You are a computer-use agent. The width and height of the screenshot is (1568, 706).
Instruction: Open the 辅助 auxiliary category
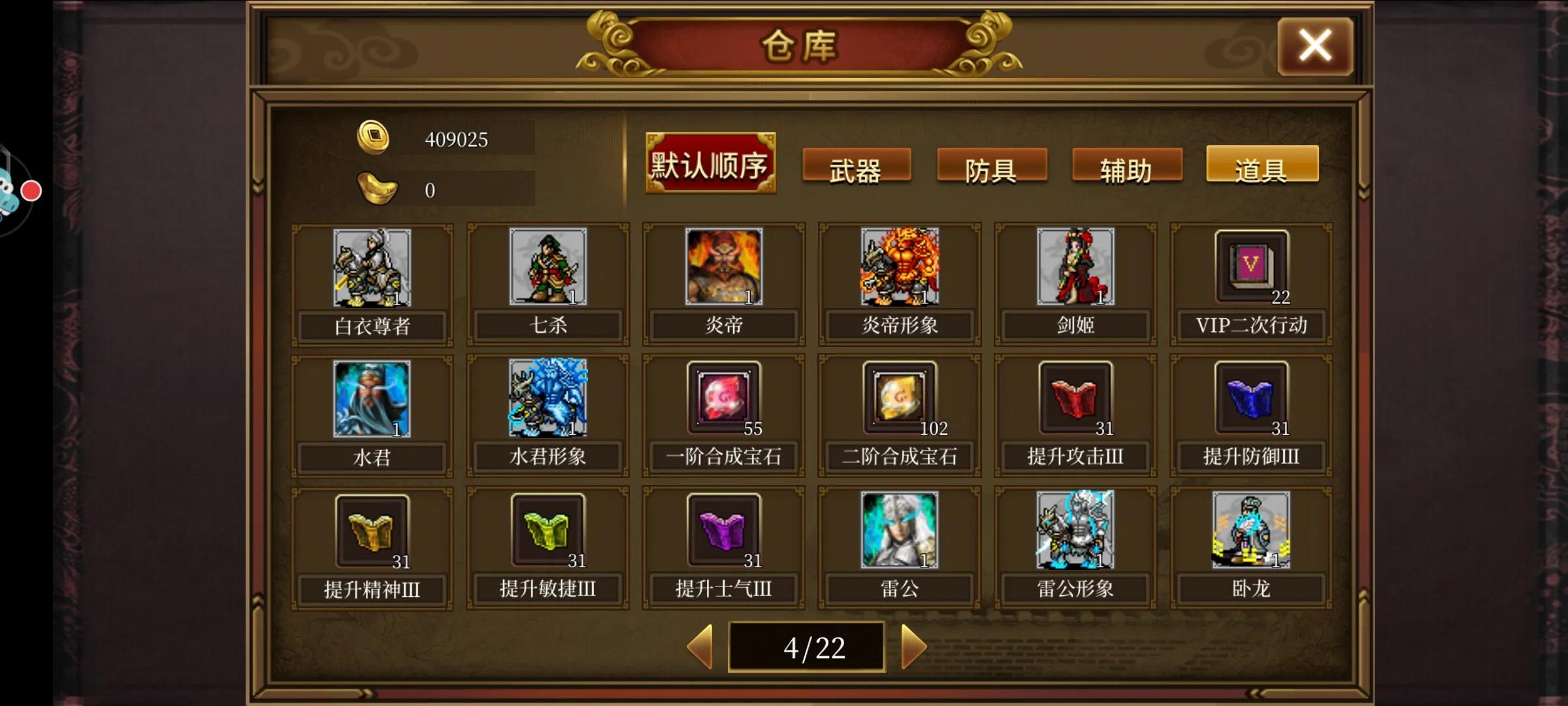[1126, 167]
